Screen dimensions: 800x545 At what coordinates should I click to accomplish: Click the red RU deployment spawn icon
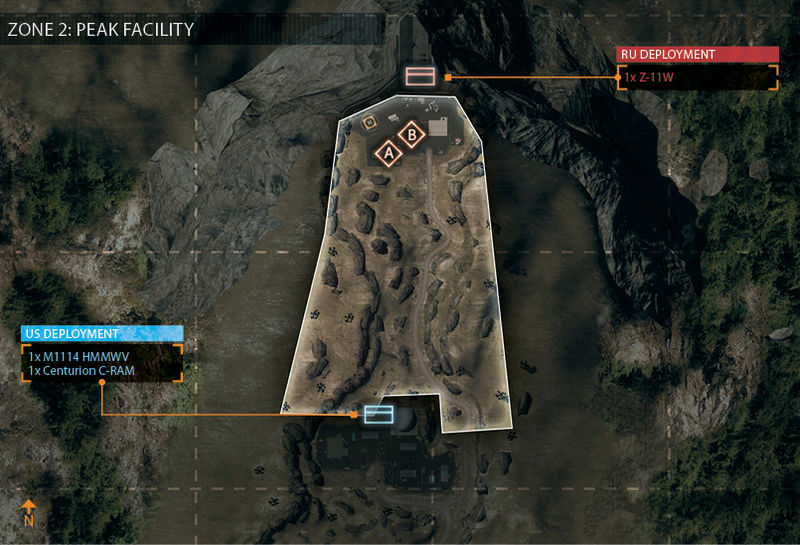pyautogui.click(x=418, y=76)
